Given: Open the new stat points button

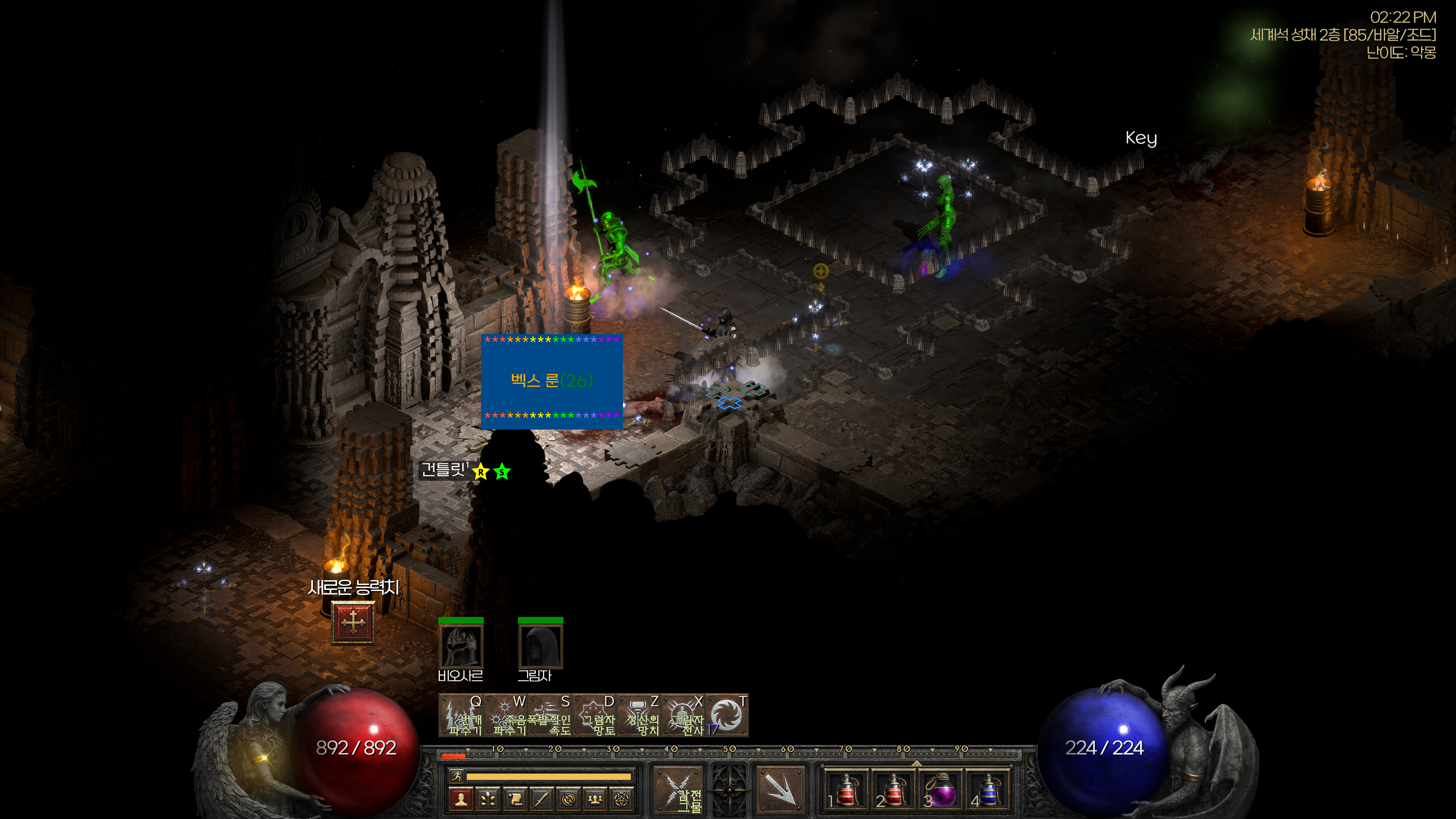Looking at the screenshot, I should click(353, 623).
